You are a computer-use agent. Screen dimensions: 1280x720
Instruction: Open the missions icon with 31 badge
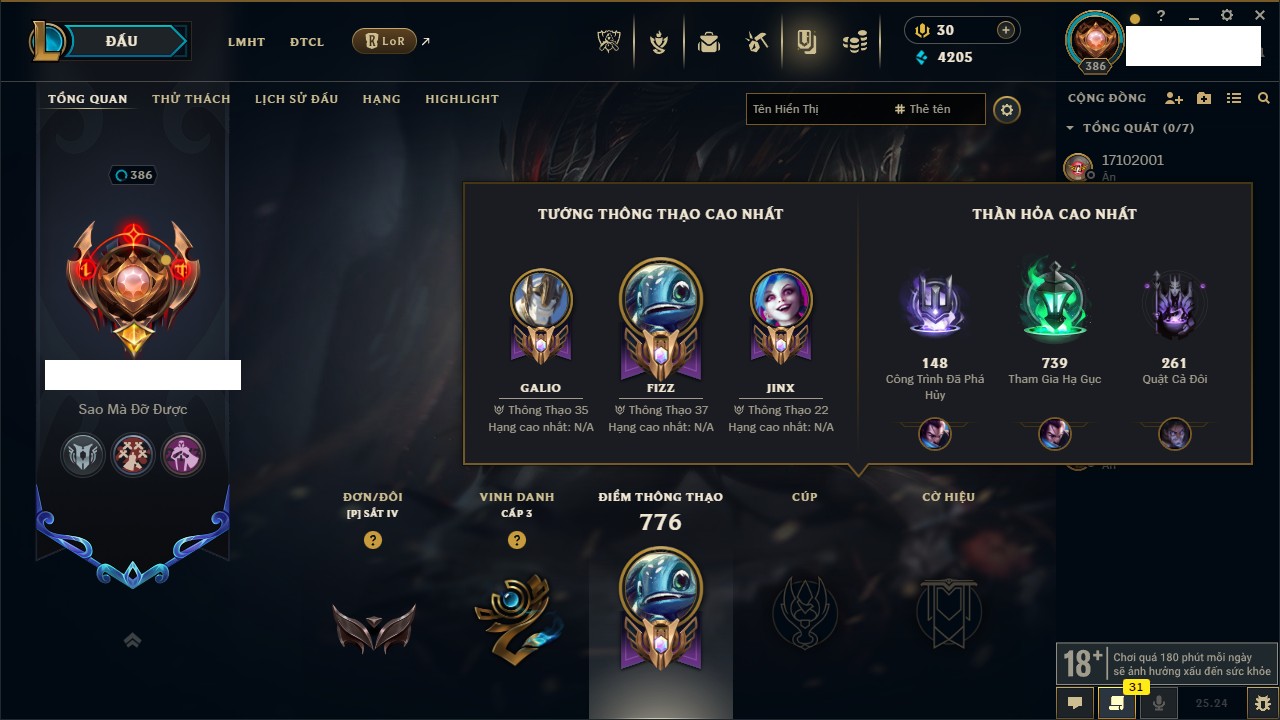(1117, 703)
